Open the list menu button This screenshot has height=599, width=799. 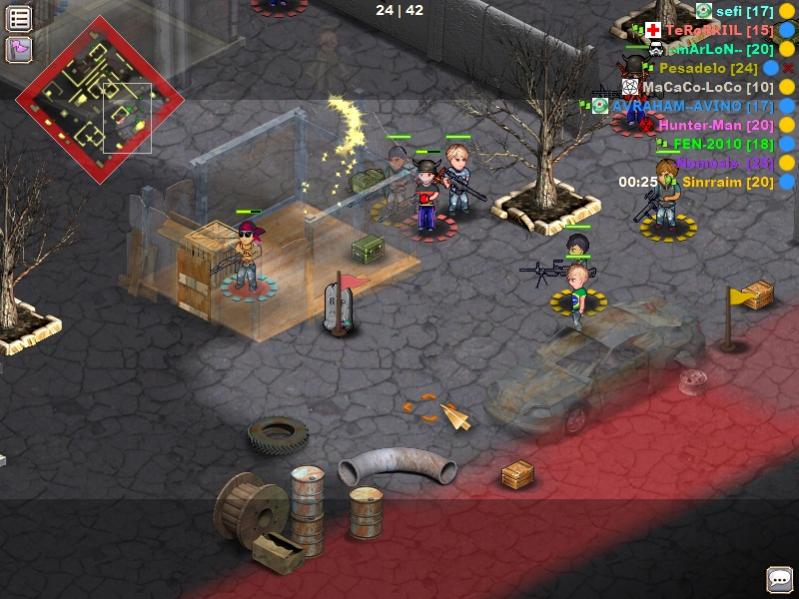18,18
